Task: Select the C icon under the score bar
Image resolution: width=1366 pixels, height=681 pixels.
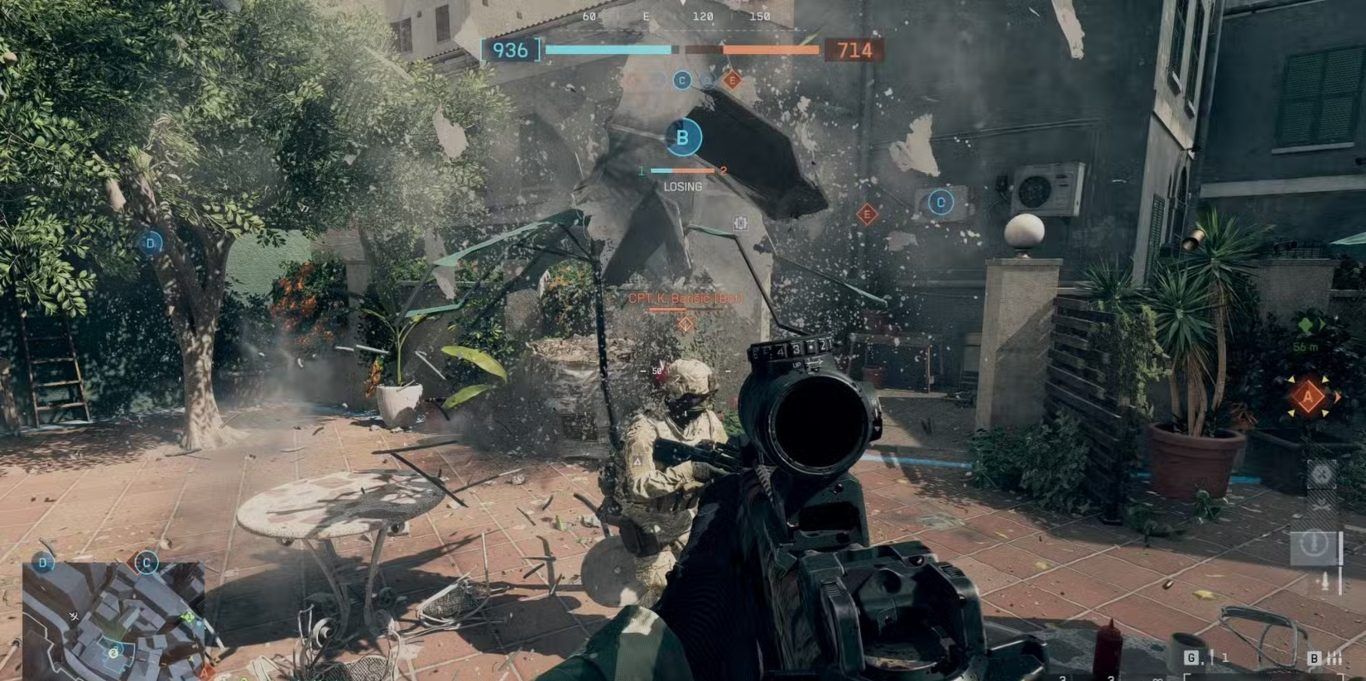Action: [x=682, y=80]
